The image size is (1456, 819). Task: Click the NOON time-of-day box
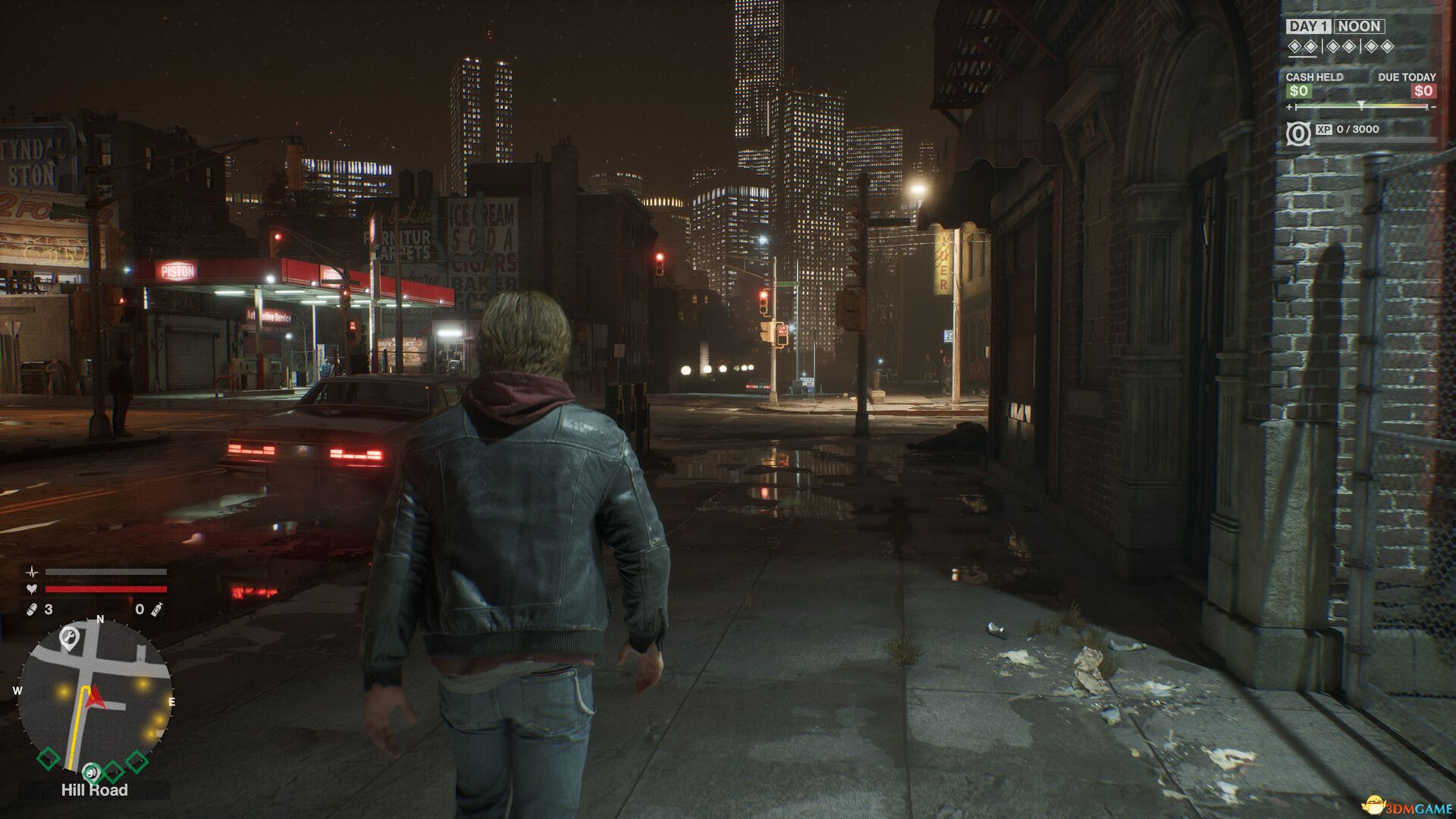pos(1359,27)
